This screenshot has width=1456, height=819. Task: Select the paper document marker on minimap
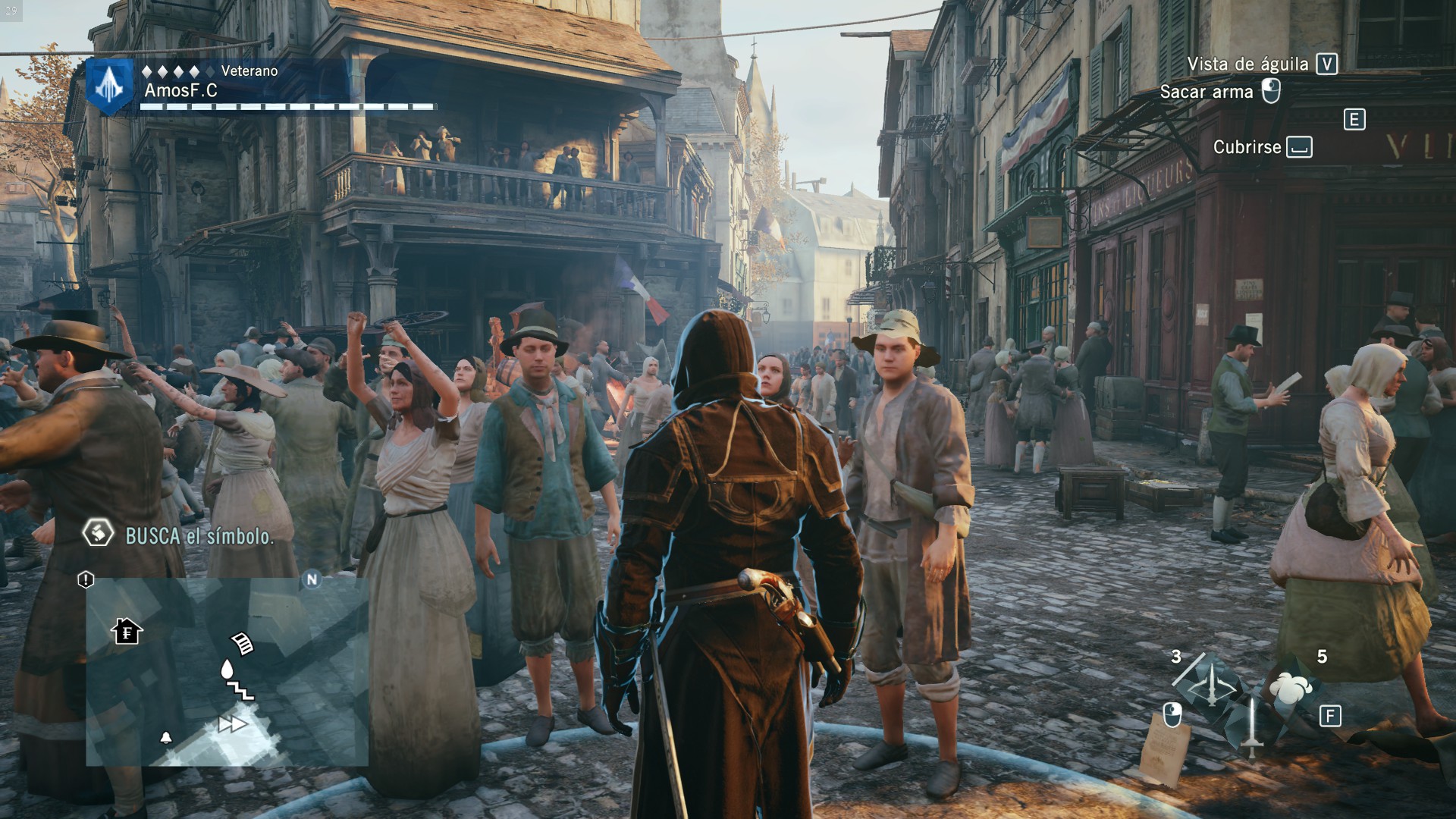click(243, 643)
